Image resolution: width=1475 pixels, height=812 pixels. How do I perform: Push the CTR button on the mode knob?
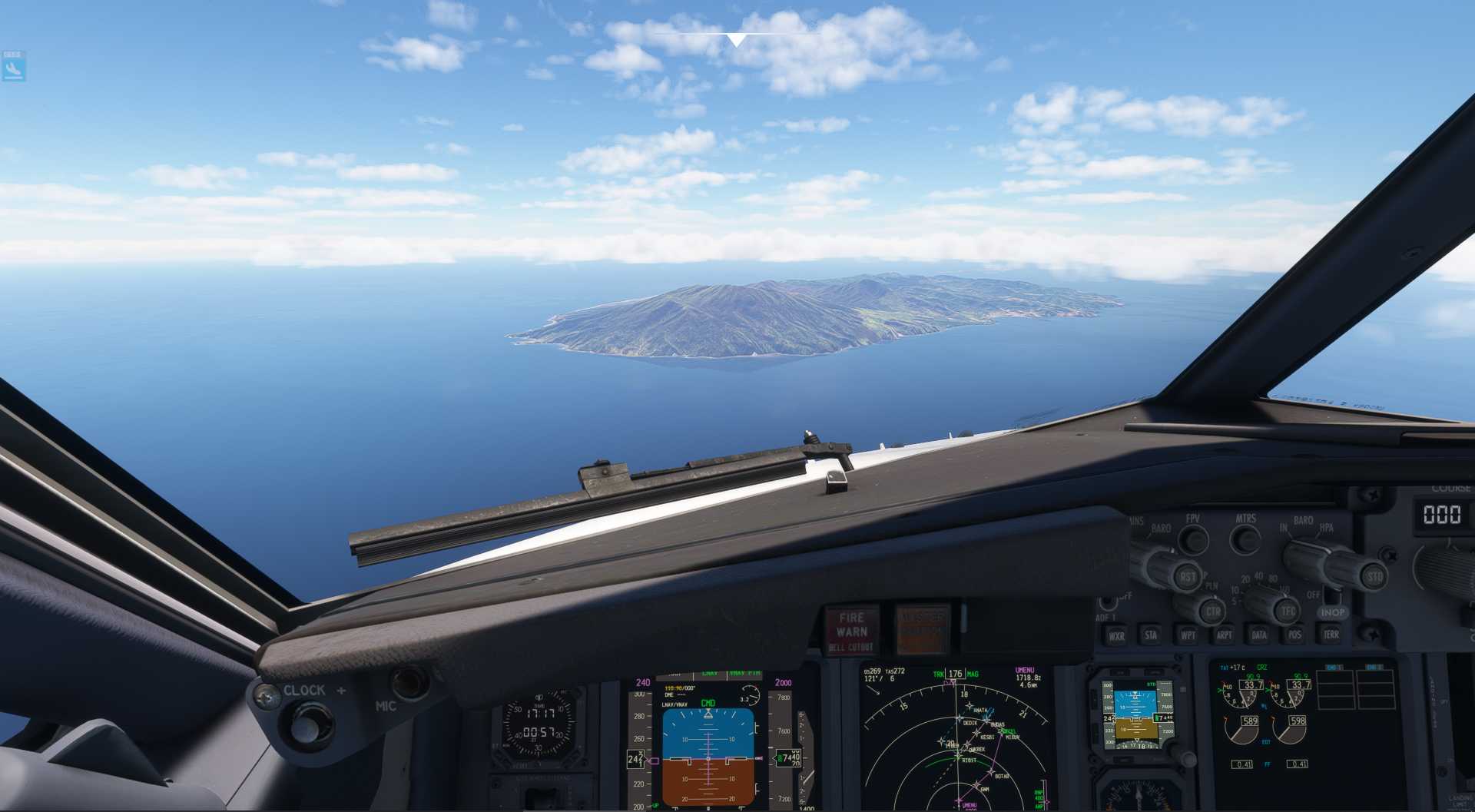1212,611
